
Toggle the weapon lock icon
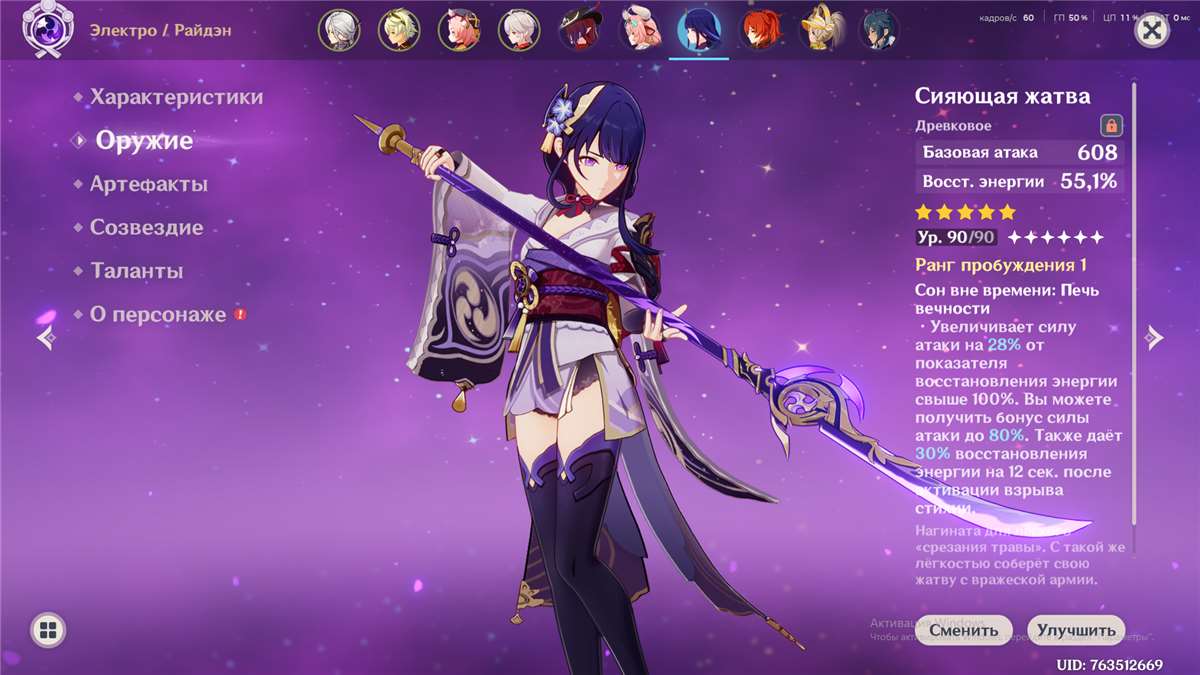click(1110, 126)
